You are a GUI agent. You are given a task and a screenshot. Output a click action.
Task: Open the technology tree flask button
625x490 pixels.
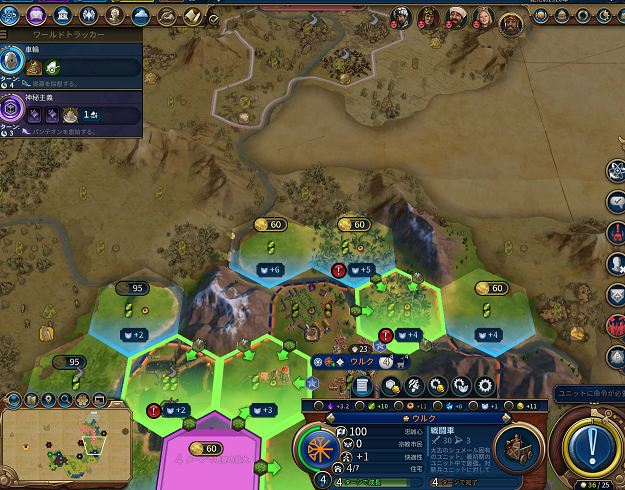(x=11, y=15)
